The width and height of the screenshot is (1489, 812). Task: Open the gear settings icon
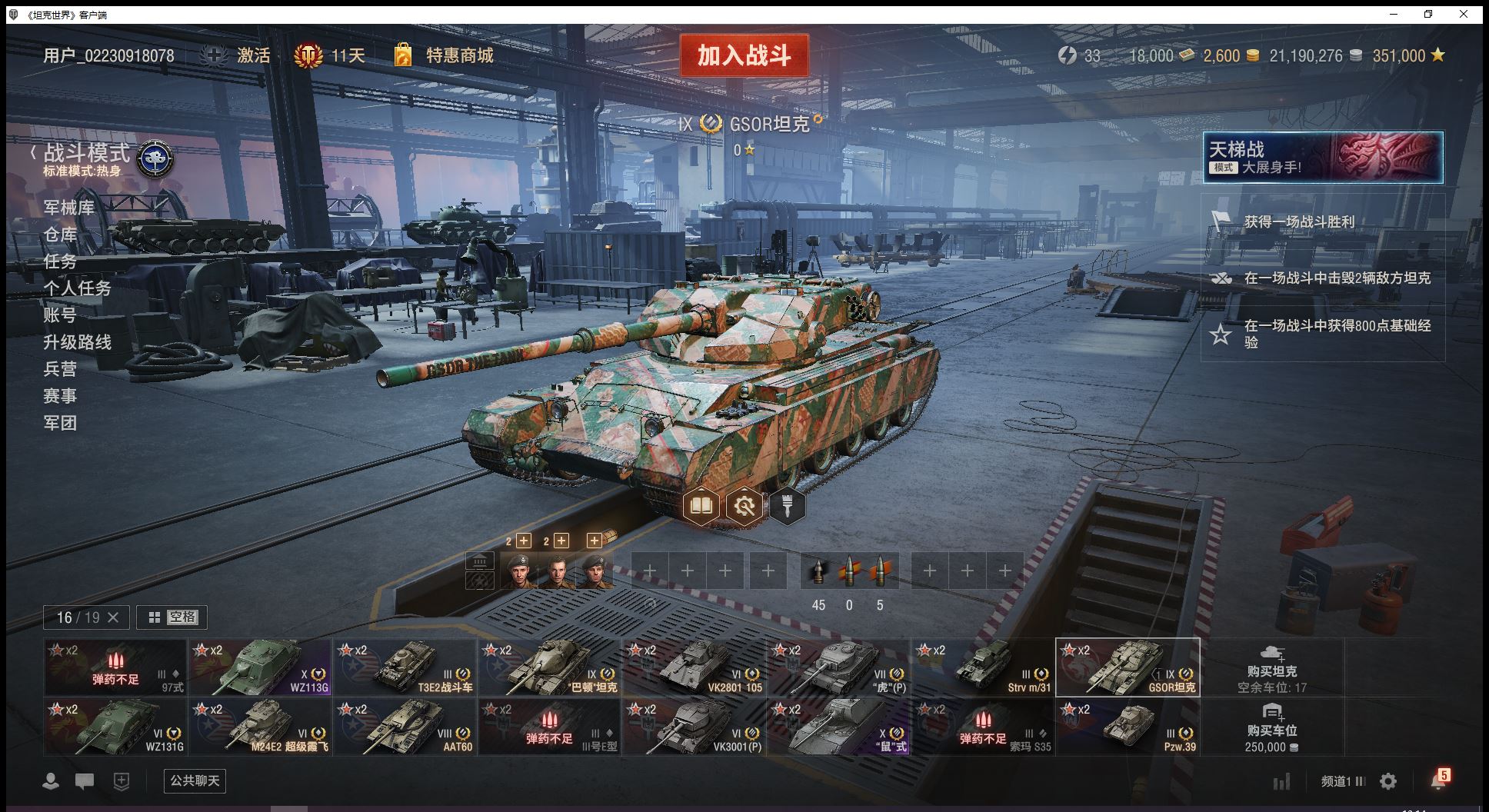point(1388,781)
